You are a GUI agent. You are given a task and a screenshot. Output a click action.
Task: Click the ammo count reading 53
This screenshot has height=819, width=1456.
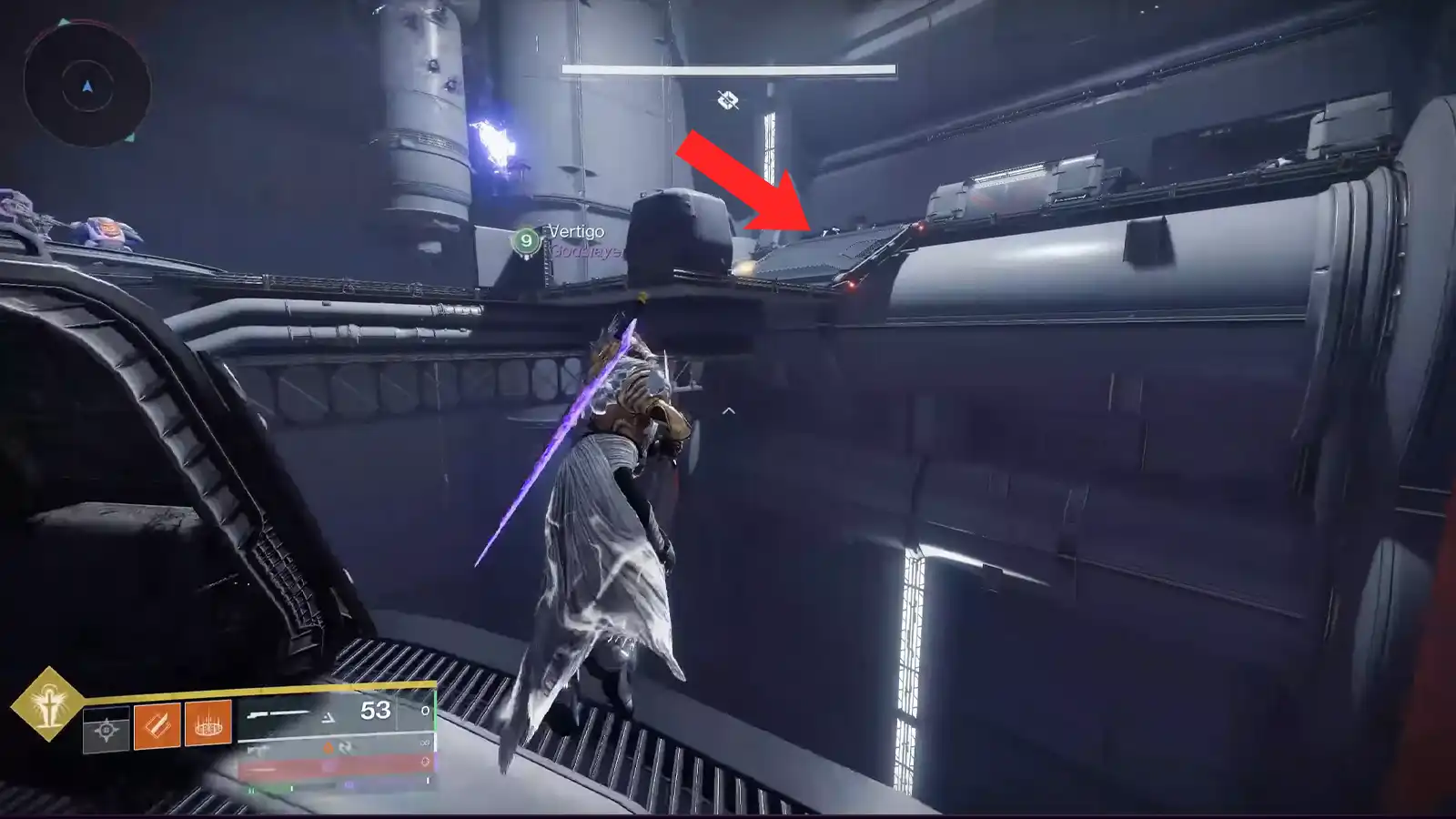click(374, 710)
